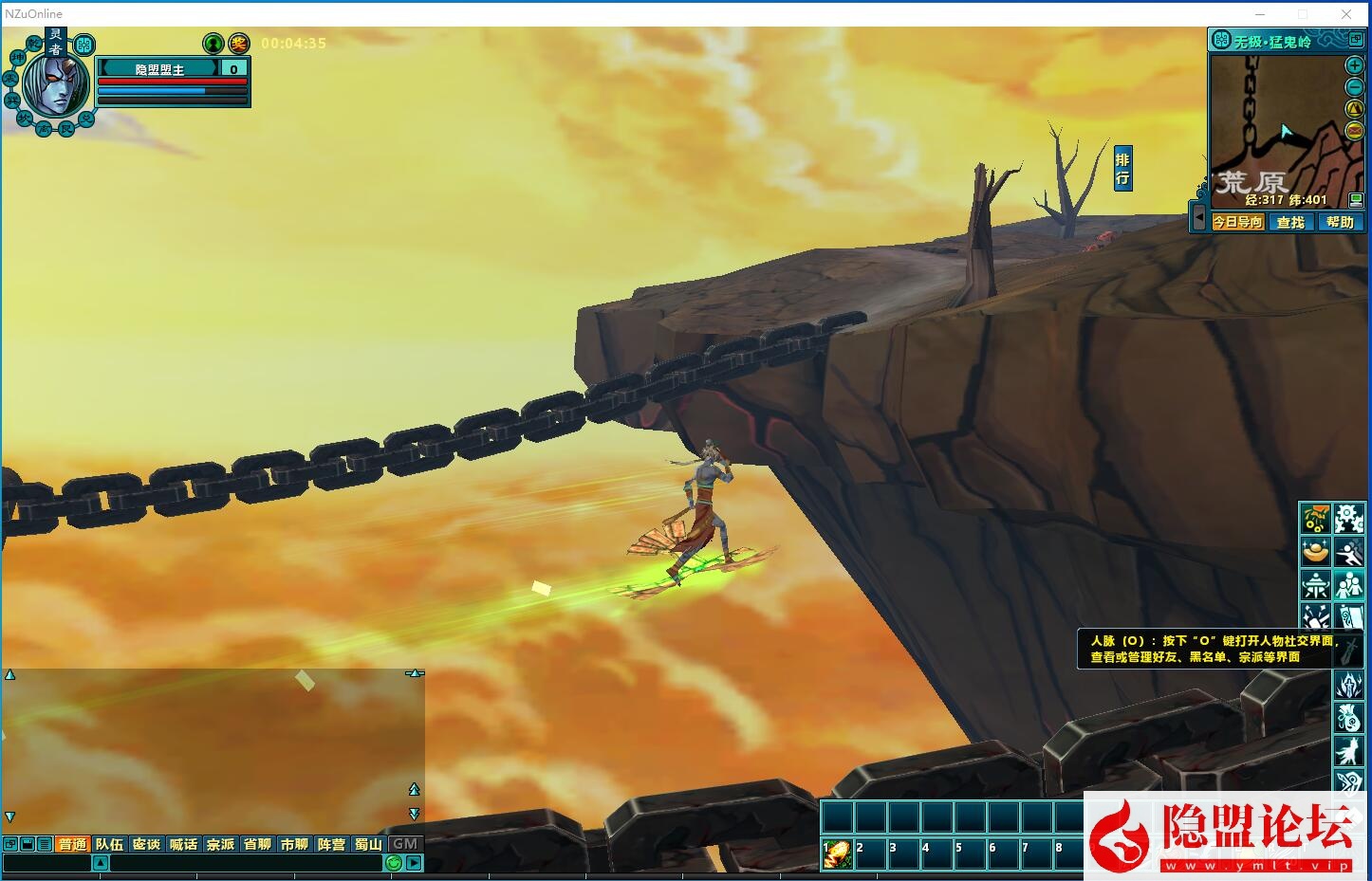
Task: Click the chat message input field
Action: 247,863
